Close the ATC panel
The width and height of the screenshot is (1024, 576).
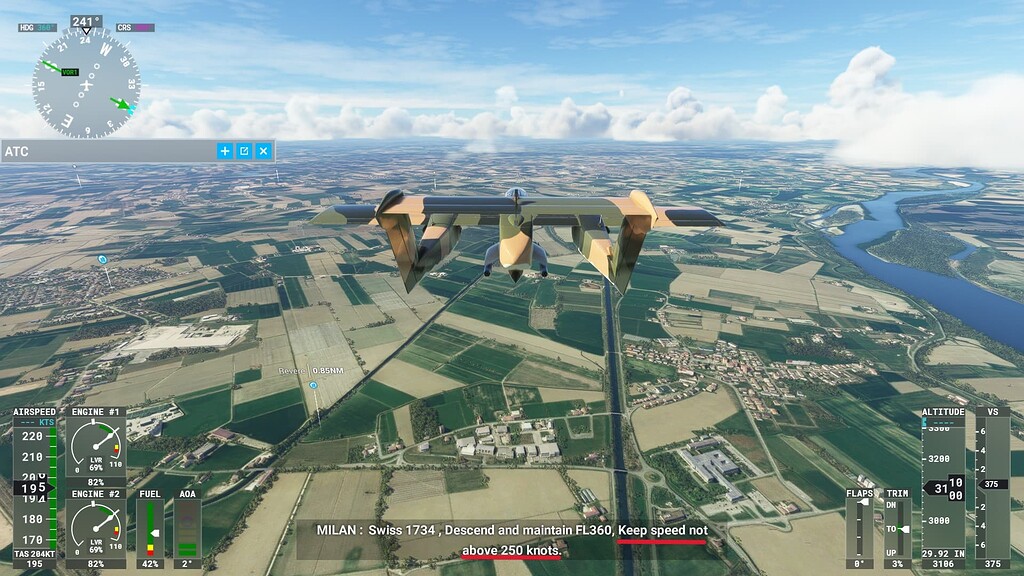pos(263,151)
